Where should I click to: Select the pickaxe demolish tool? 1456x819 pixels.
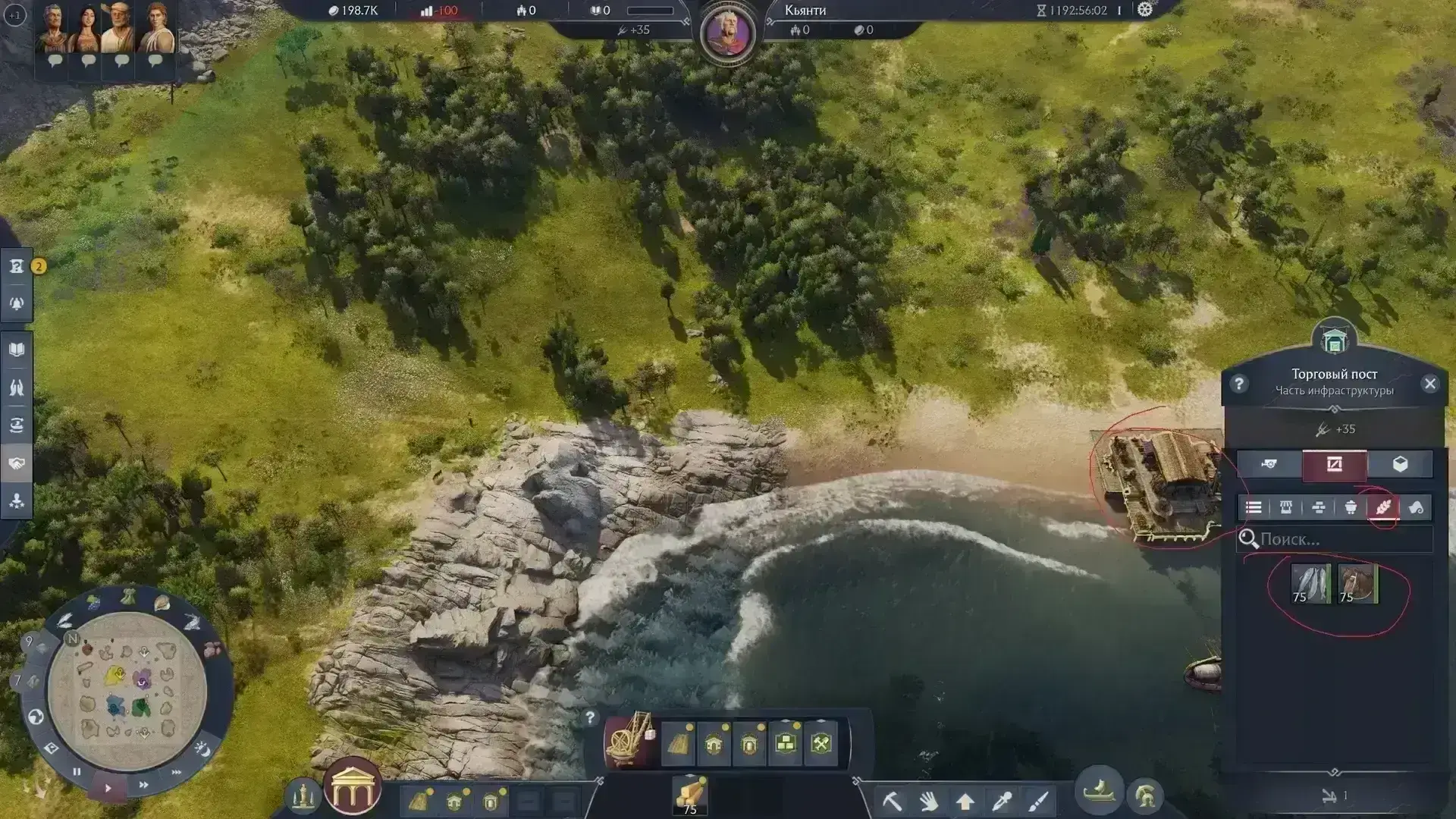coord(893,801)
